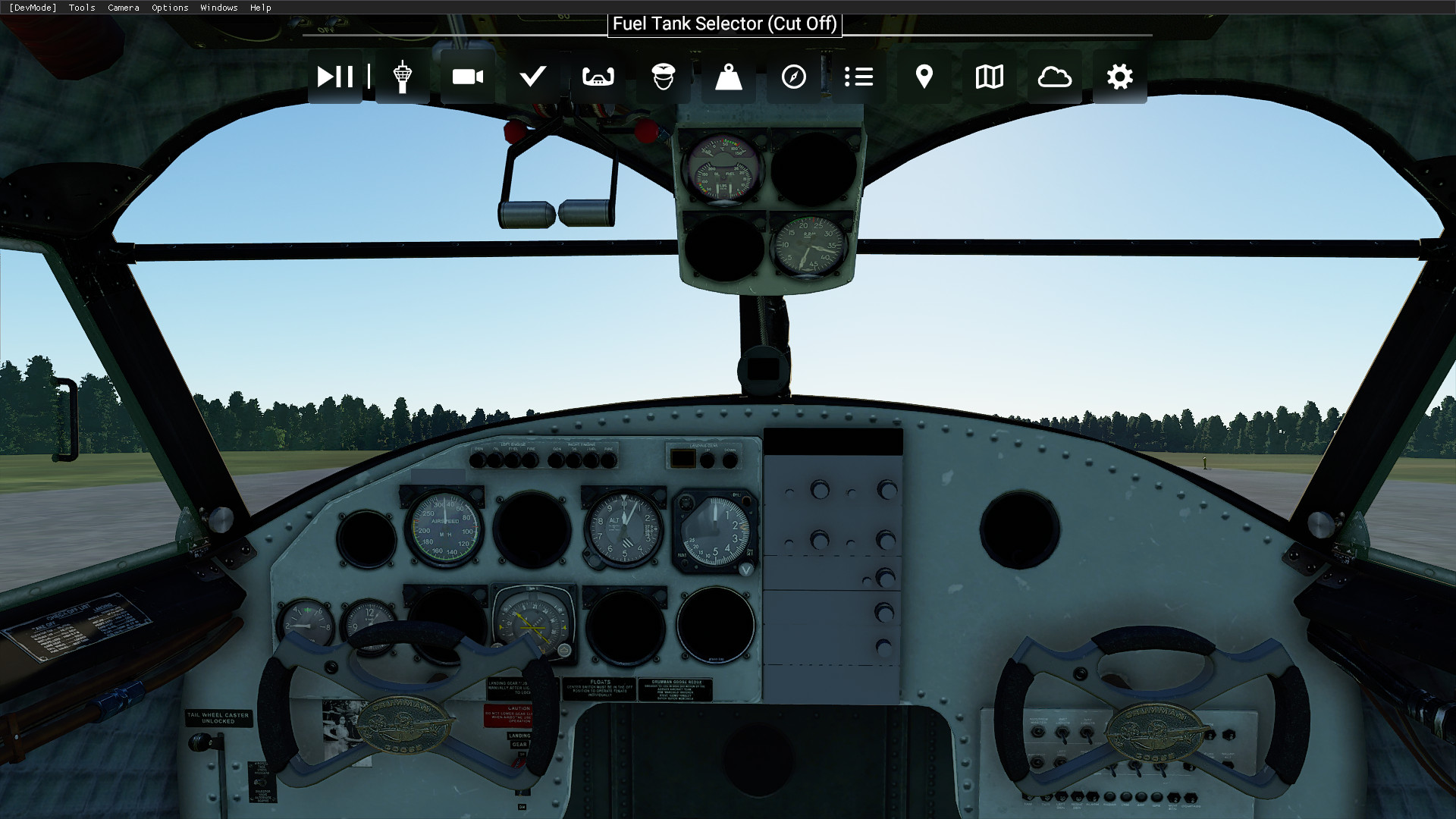Enter replay mode via the video camera icon

point(467,76)
